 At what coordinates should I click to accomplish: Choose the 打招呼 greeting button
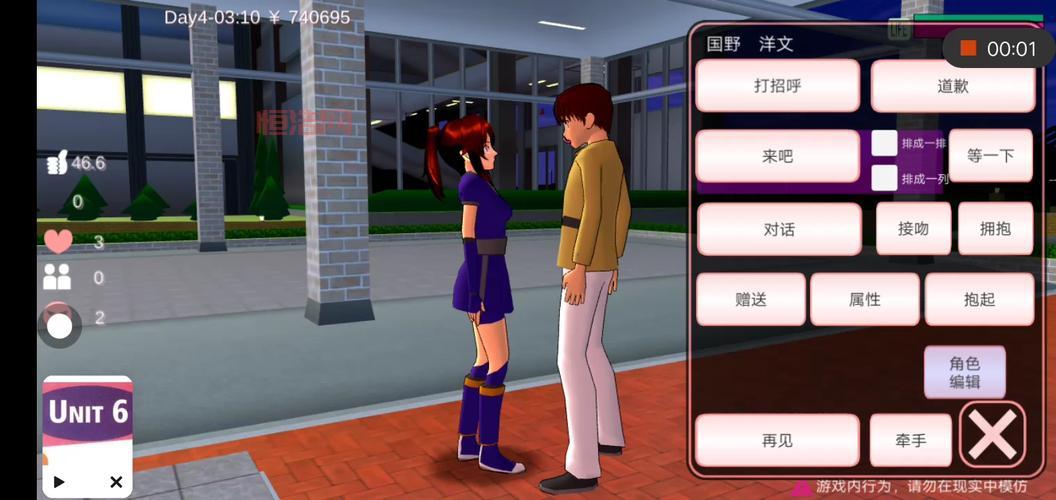pos(777,86)
